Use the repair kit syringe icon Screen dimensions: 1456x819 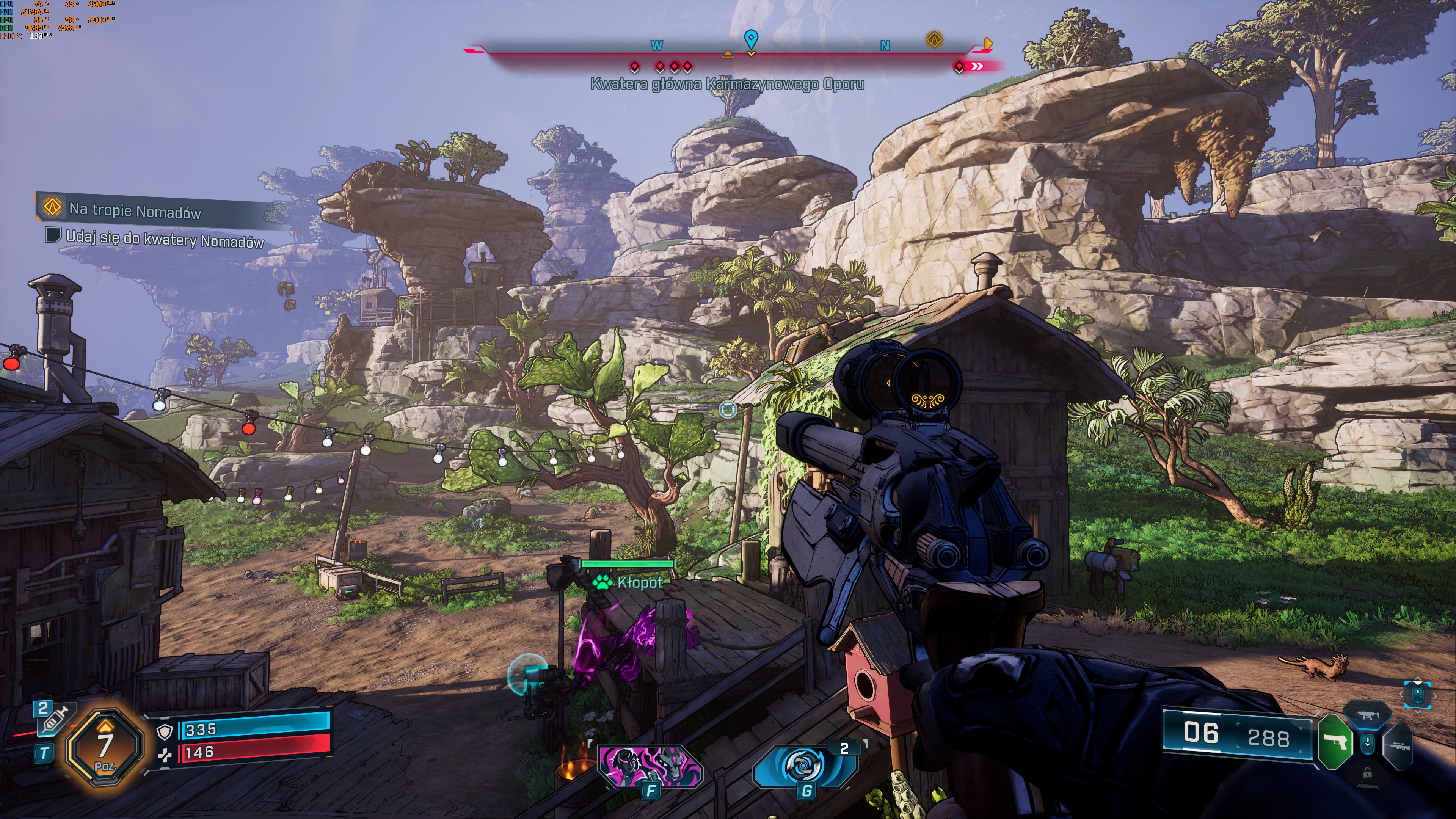point(55,720)
